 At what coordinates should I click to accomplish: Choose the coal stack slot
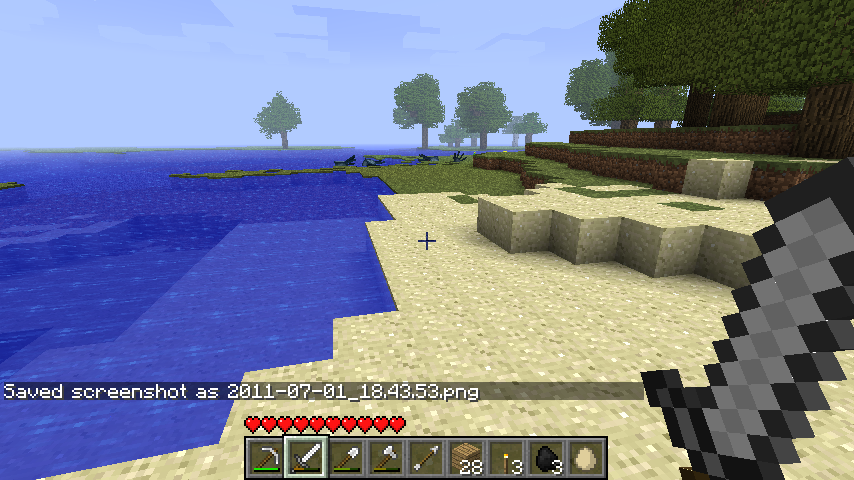click(x=545, y=458)
